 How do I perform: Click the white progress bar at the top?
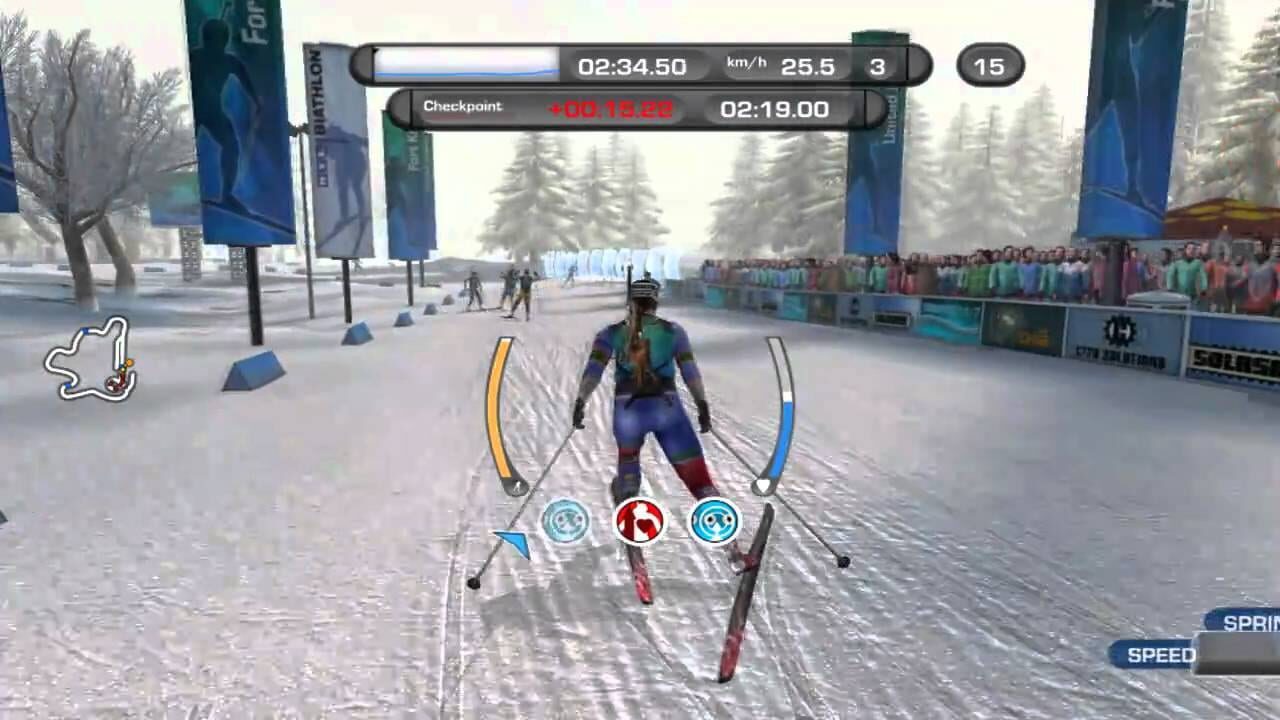coord(465,63)
